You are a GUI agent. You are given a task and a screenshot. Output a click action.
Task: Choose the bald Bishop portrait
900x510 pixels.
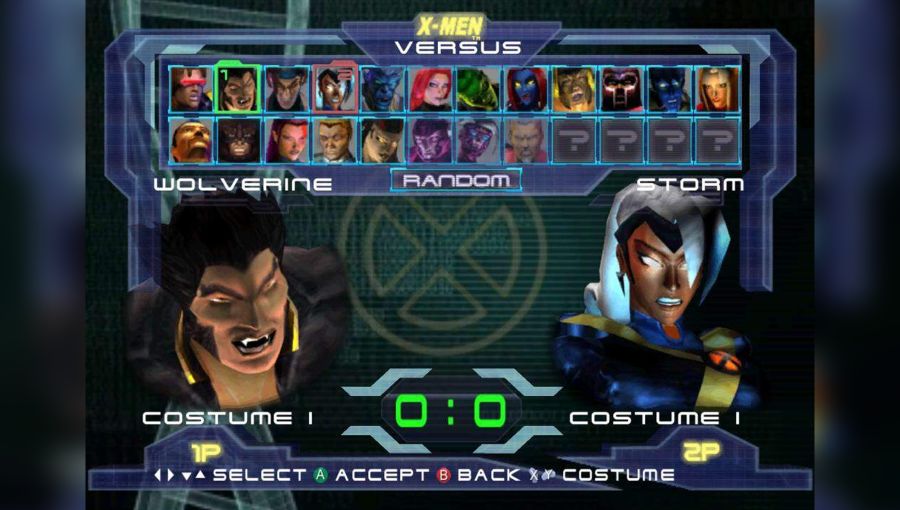pyautogui.click(x=190, y=141)
